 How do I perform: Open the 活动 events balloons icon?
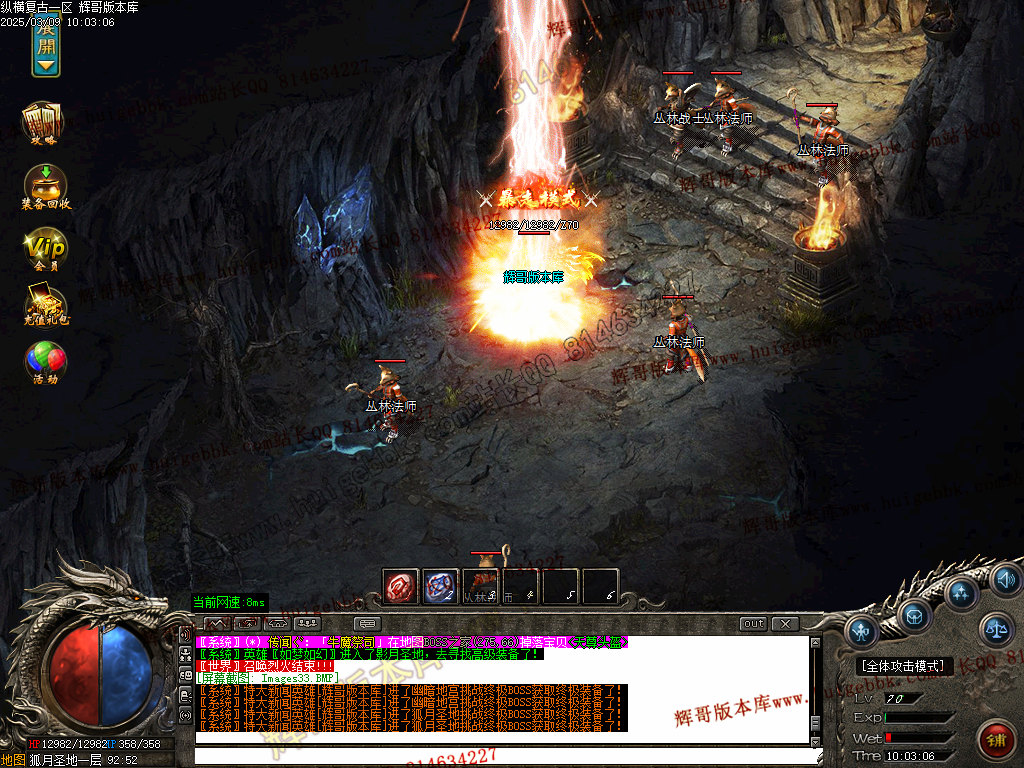(x=45, y=362)
